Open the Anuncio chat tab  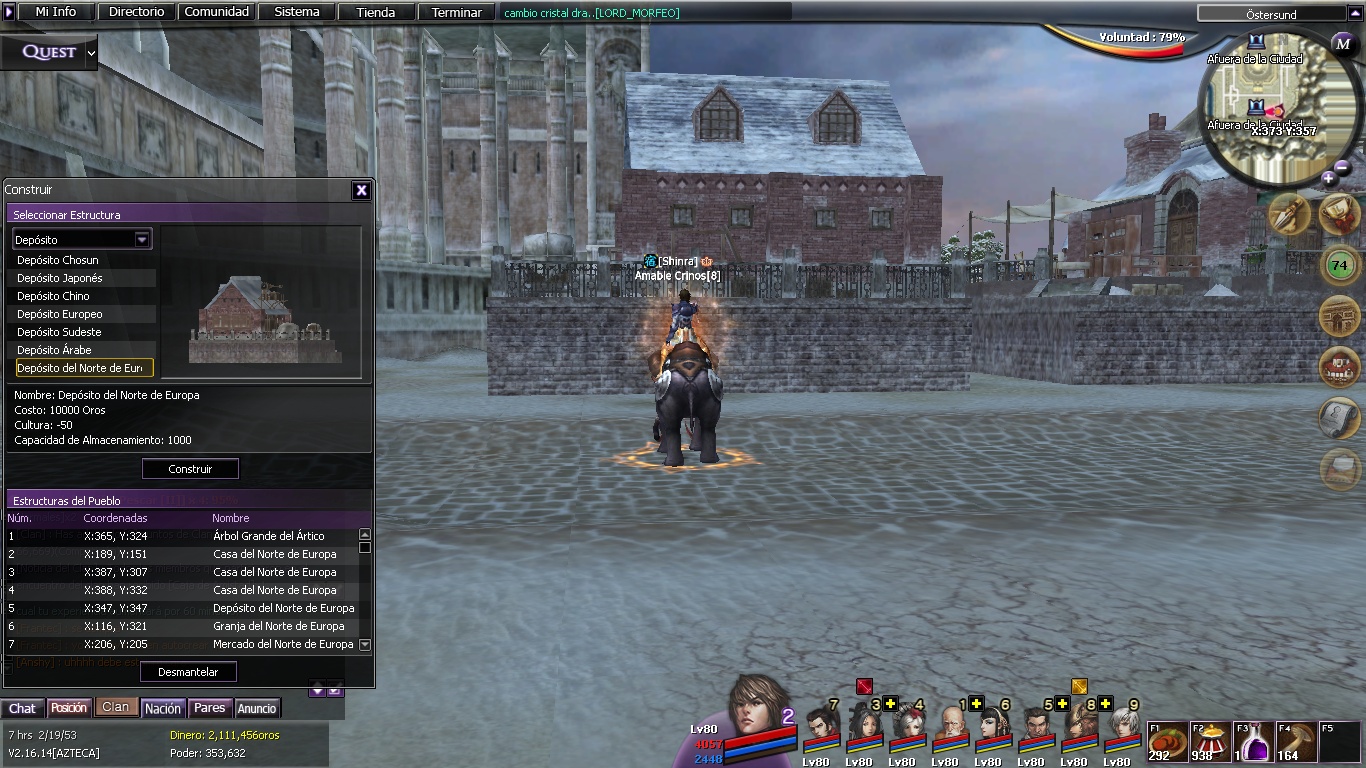257,708
